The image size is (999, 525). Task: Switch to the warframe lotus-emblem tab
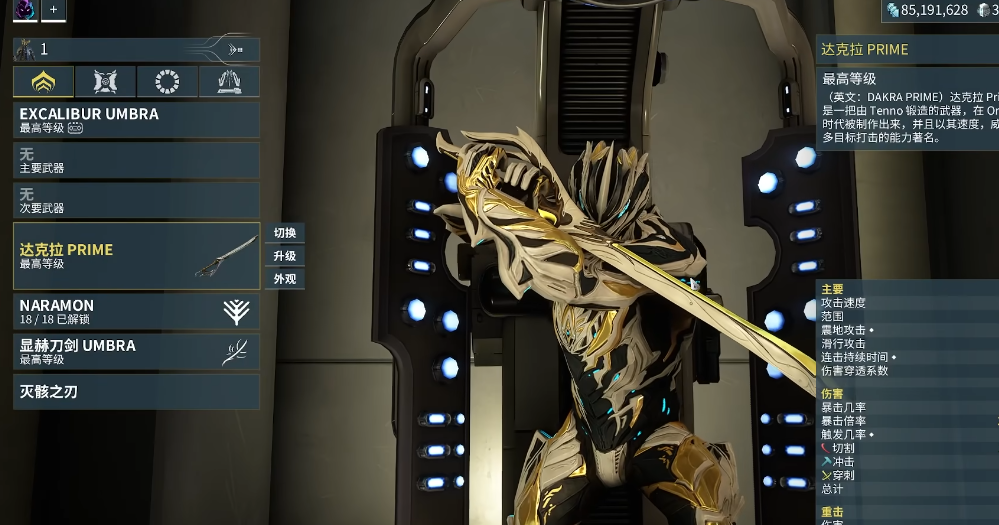[x=44, y=81]
